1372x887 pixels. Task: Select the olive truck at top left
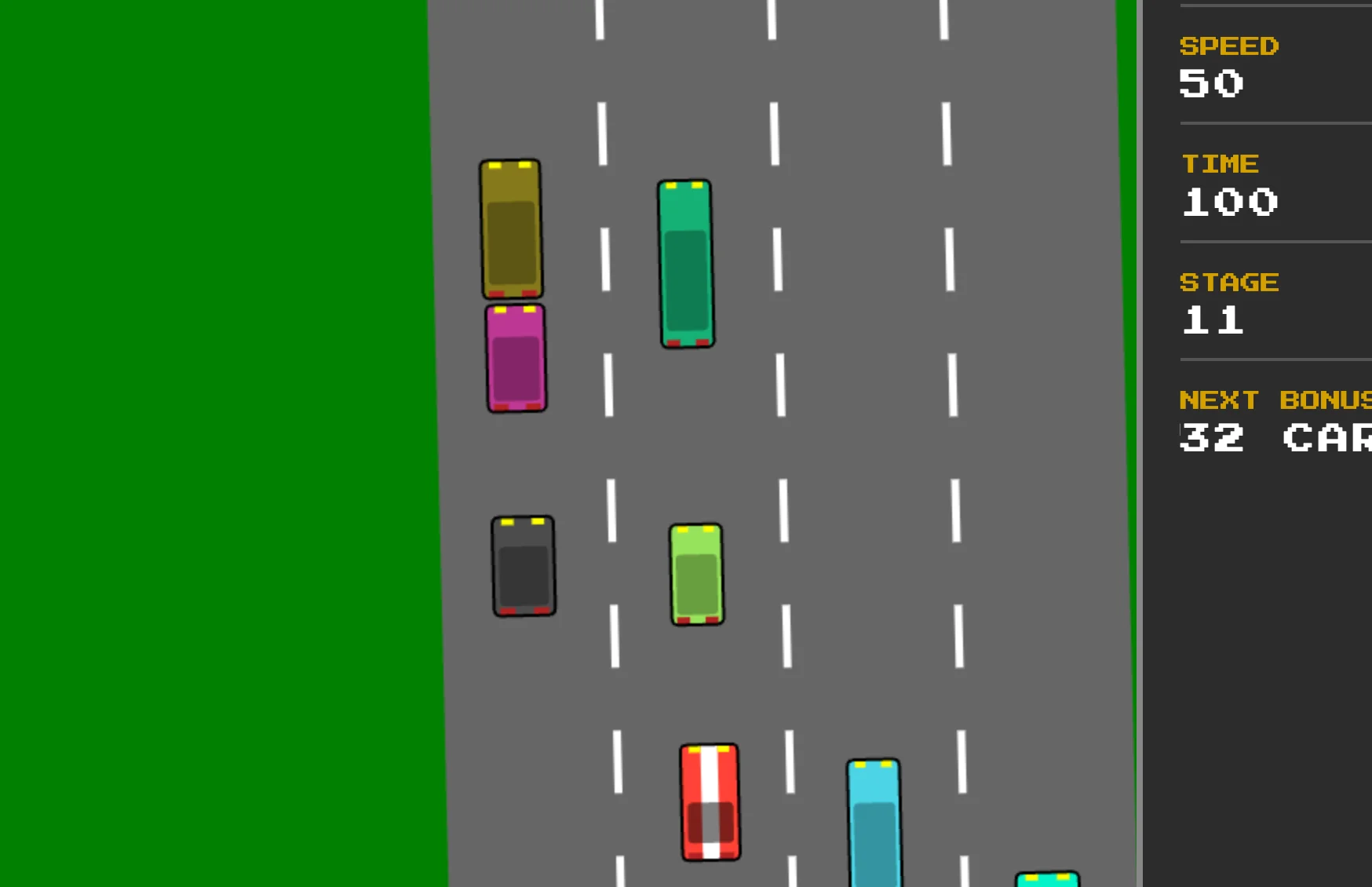tap(510, 228)
